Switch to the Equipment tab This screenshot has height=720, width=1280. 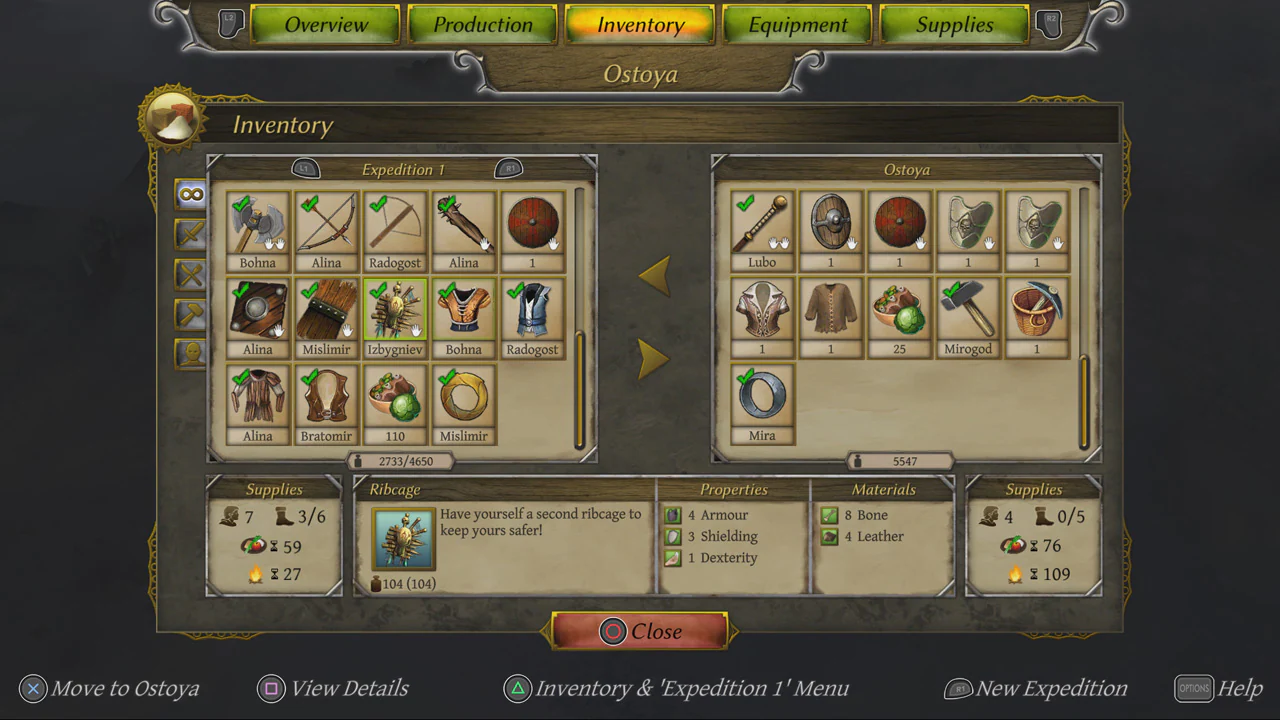pos(797,25)
